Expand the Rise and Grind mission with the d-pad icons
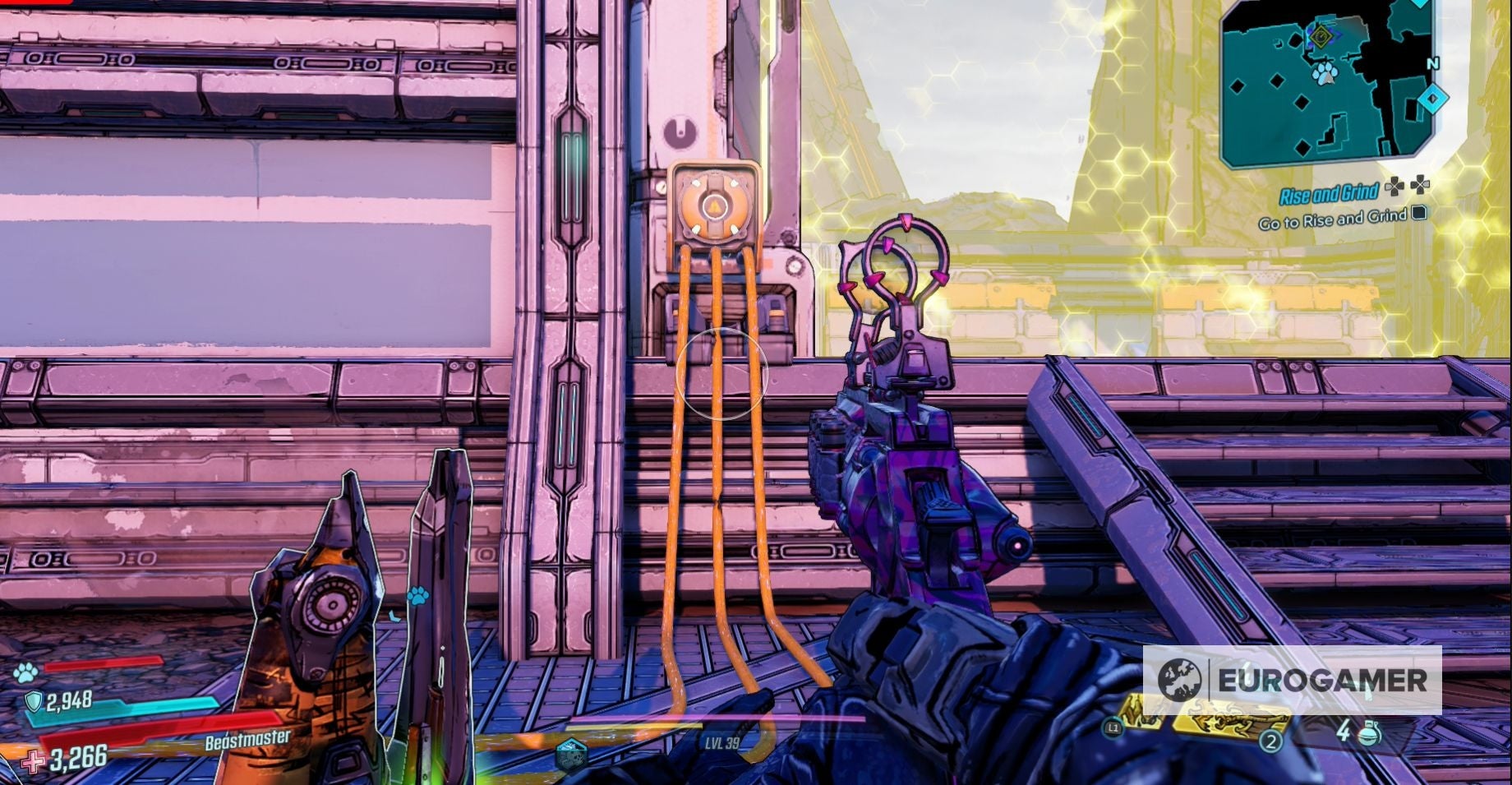 tap(1406, 186)
